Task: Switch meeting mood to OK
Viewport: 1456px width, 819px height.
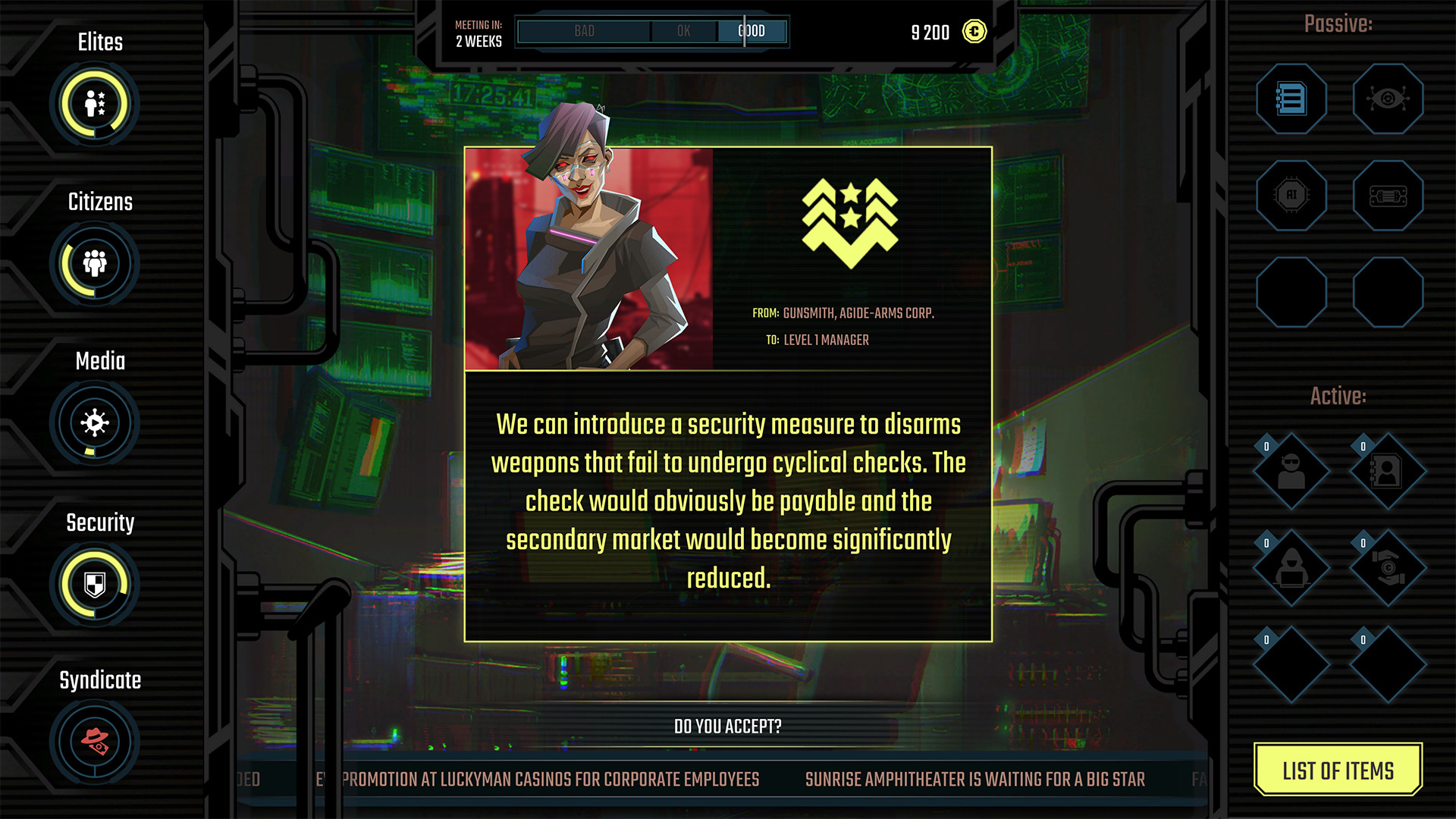Action: tap(683, 31)
